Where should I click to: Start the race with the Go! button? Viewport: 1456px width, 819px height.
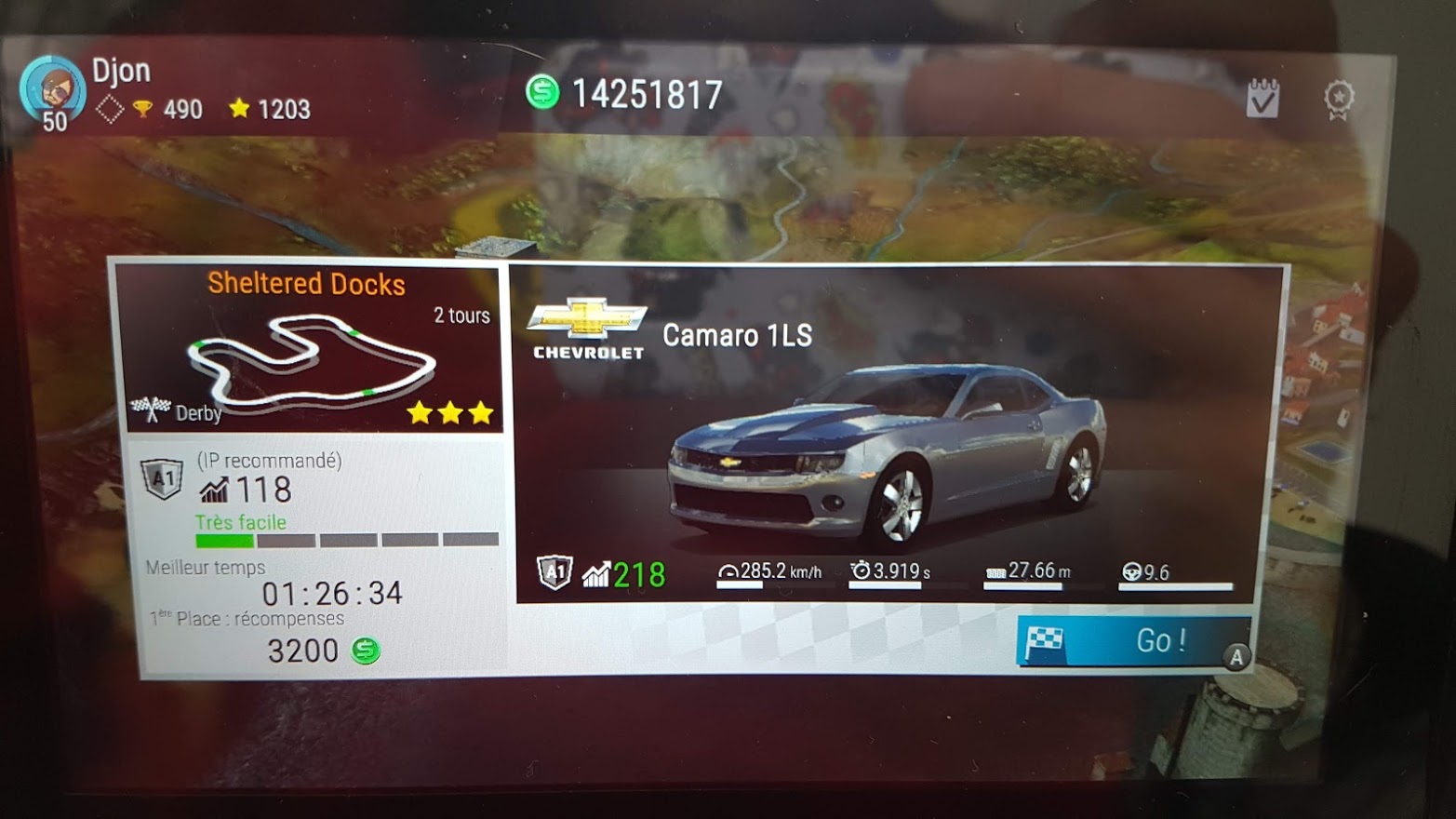tap(1133, 641)
